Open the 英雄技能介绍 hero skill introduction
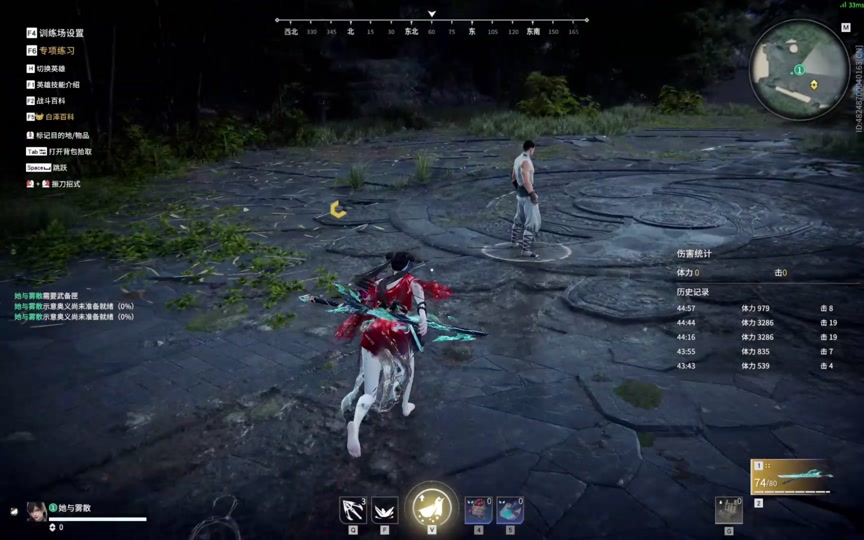 pos(57,85)
